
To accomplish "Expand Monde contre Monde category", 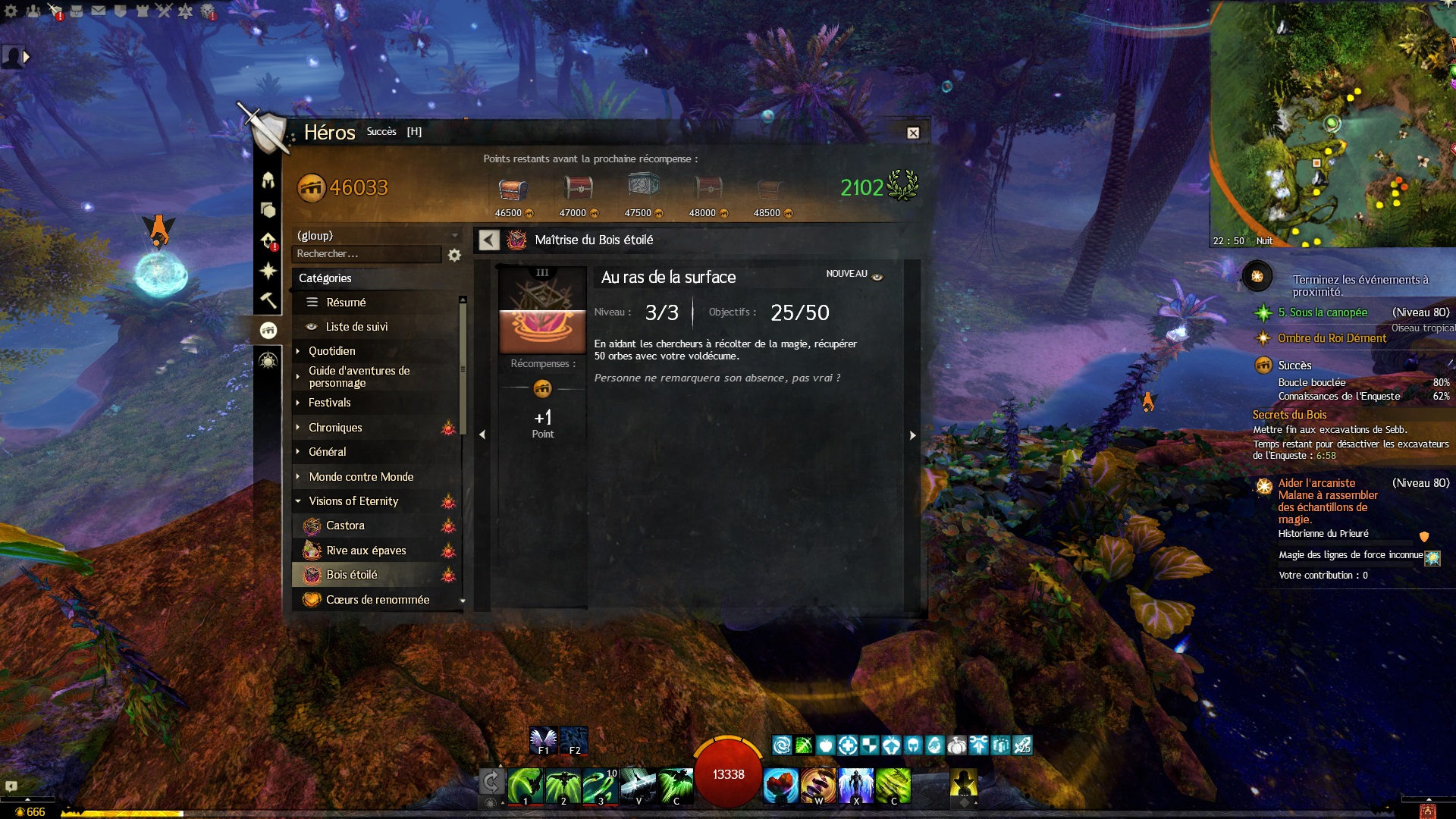I will (x=361, y=477).
